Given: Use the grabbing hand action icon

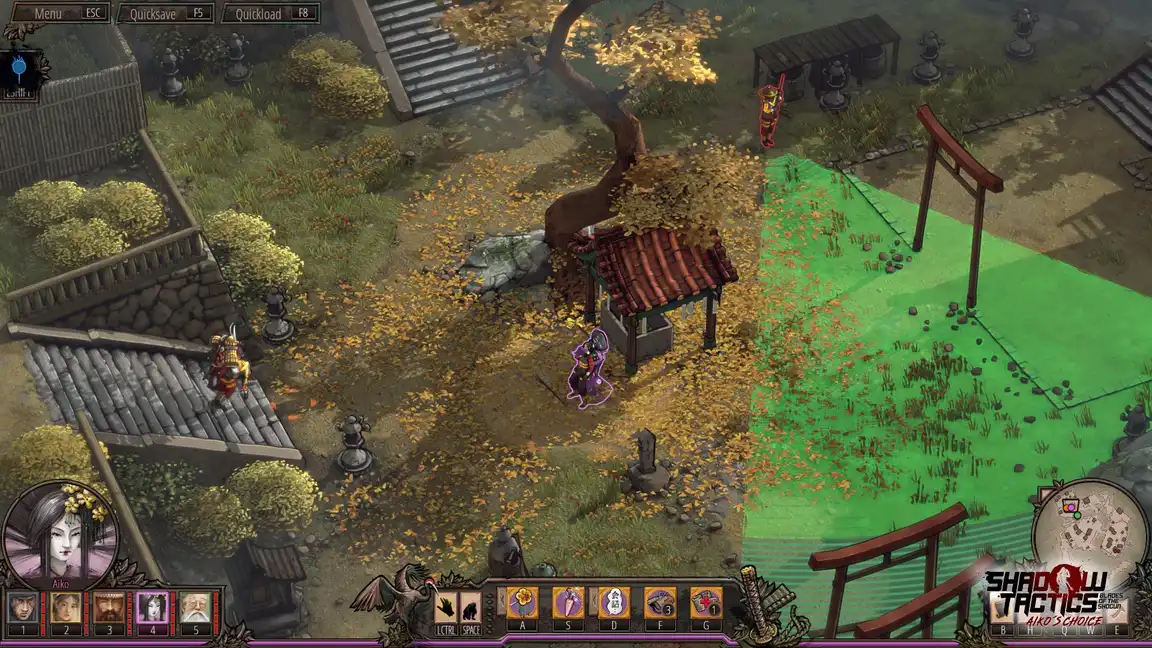Looking at the screenshot, I should point(446,608).
